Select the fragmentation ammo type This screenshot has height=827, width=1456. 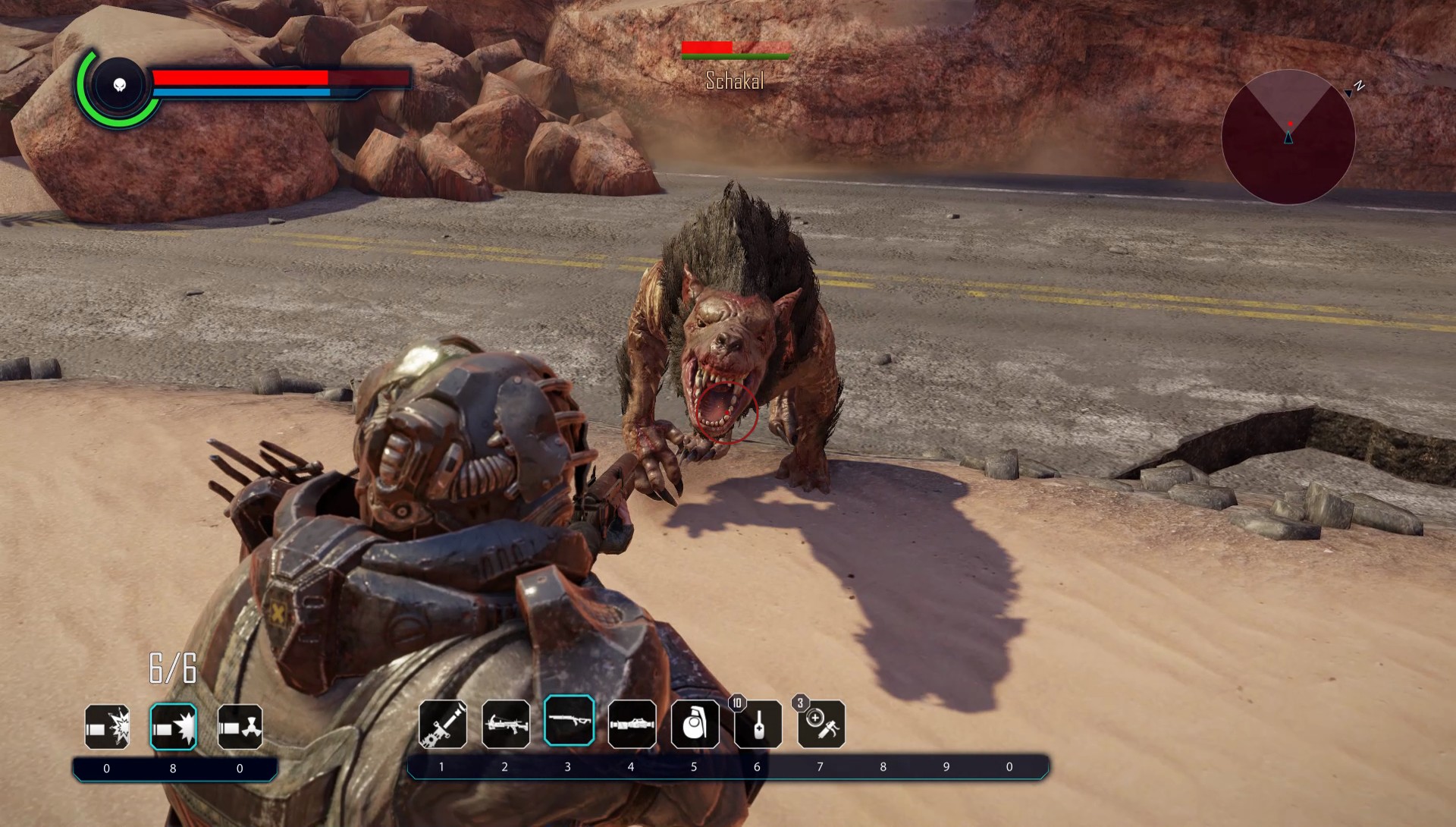107,727
